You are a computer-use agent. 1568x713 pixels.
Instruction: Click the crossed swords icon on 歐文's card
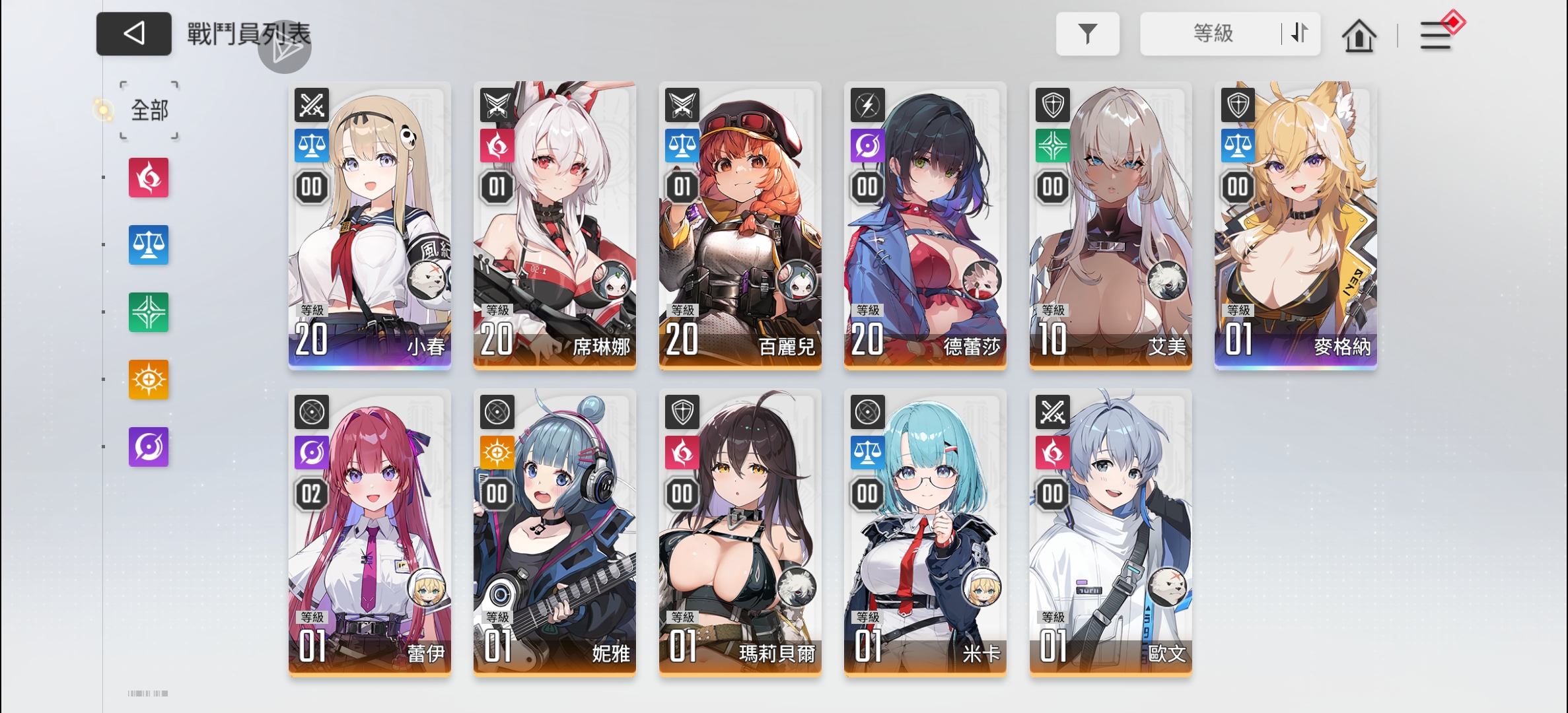click(1053, 411)
